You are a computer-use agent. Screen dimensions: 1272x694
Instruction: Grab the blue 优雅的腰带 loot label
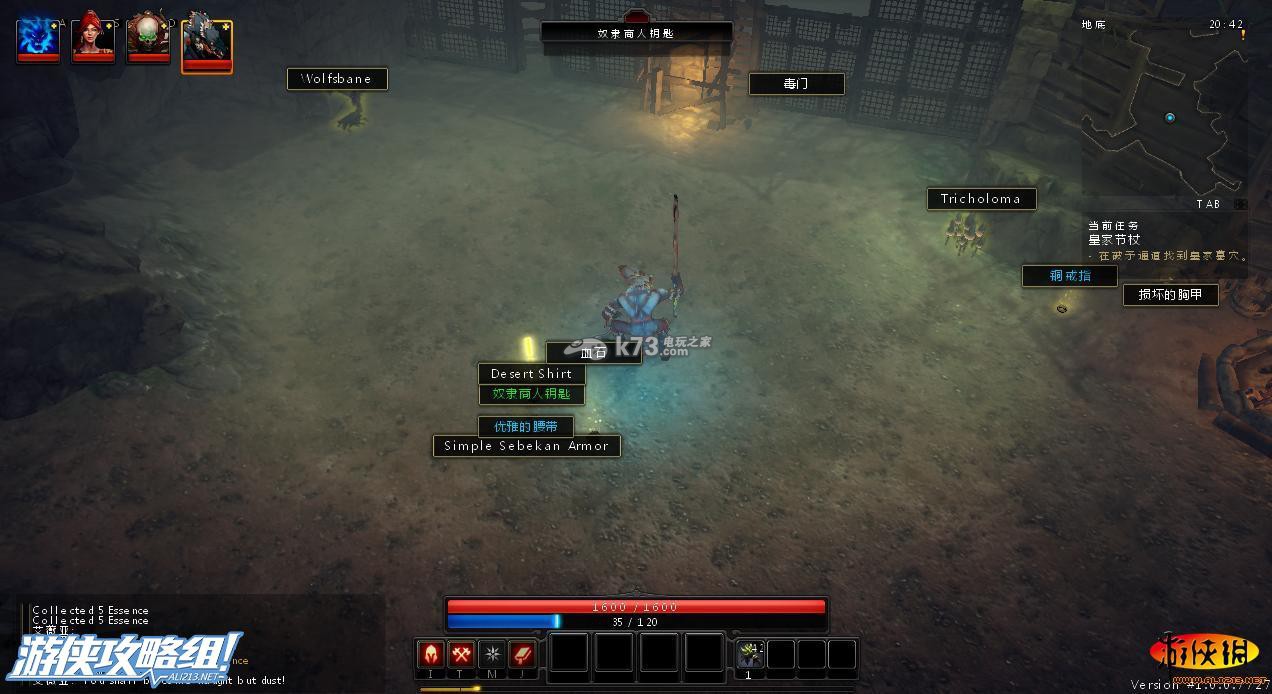click(x=526, y=426)
